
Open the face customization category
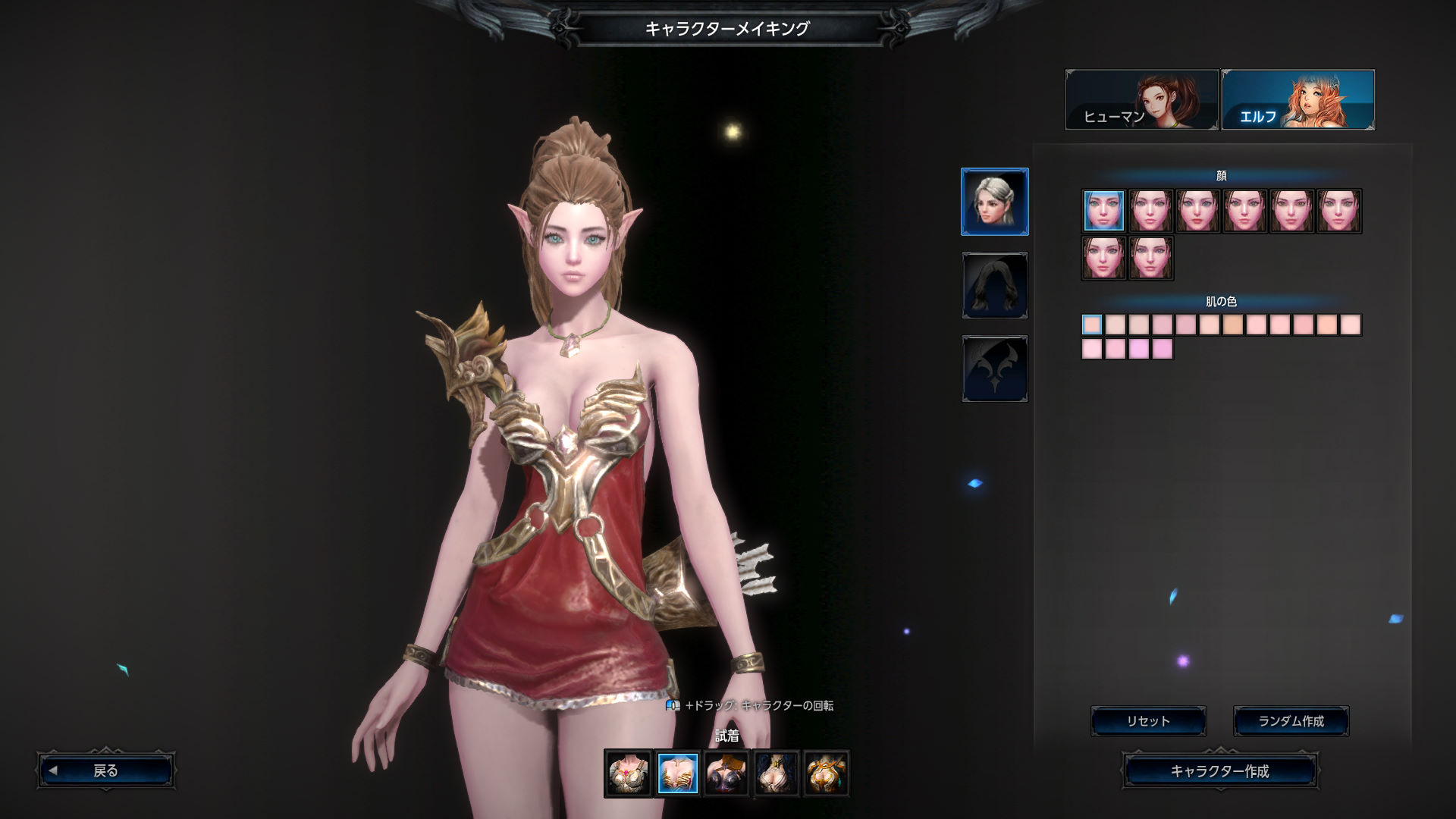point(994,202)
